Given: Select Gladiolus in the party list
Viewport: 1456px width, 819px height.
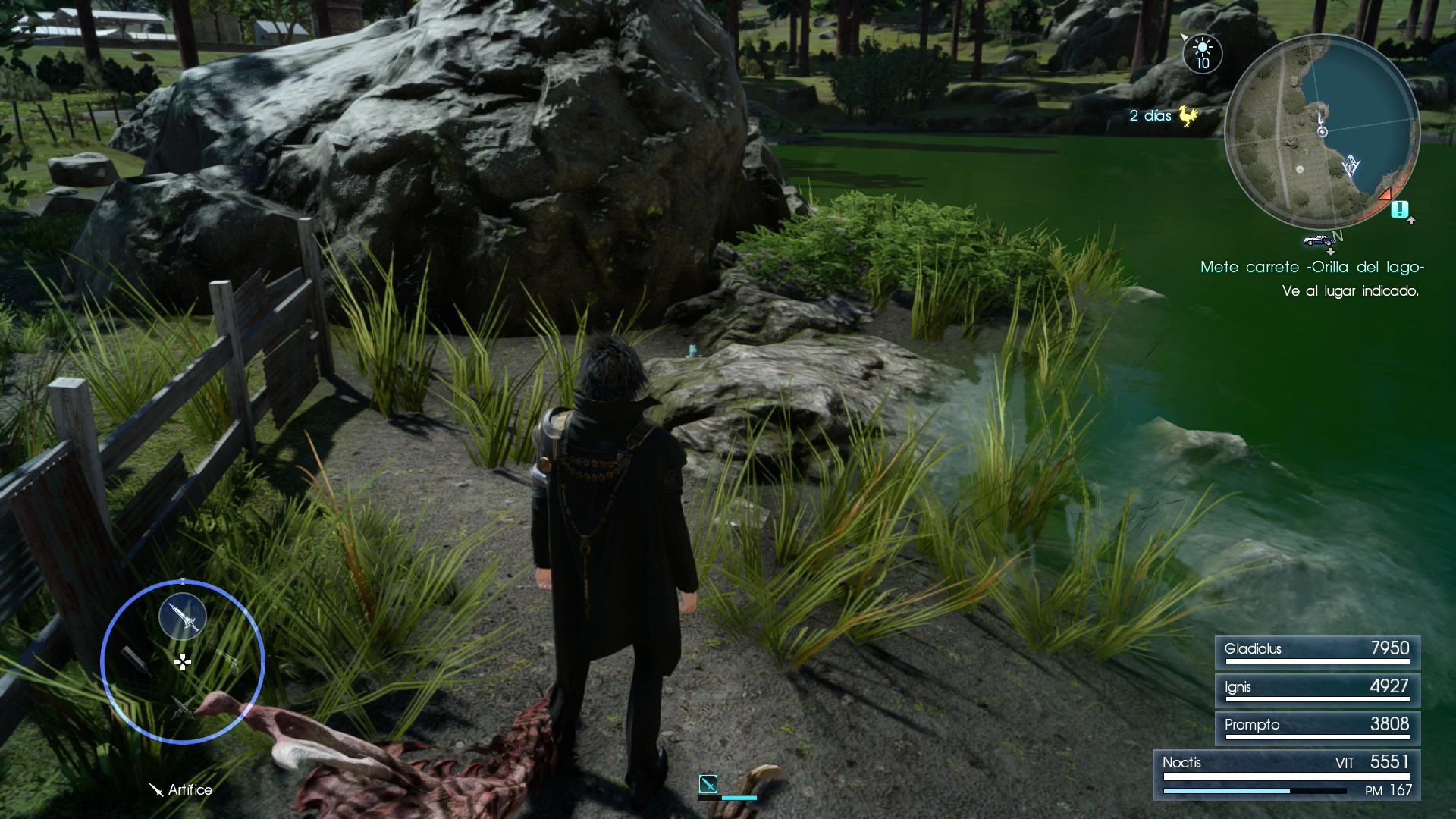Looking at the screenshot, I should tap(1317, 652).
